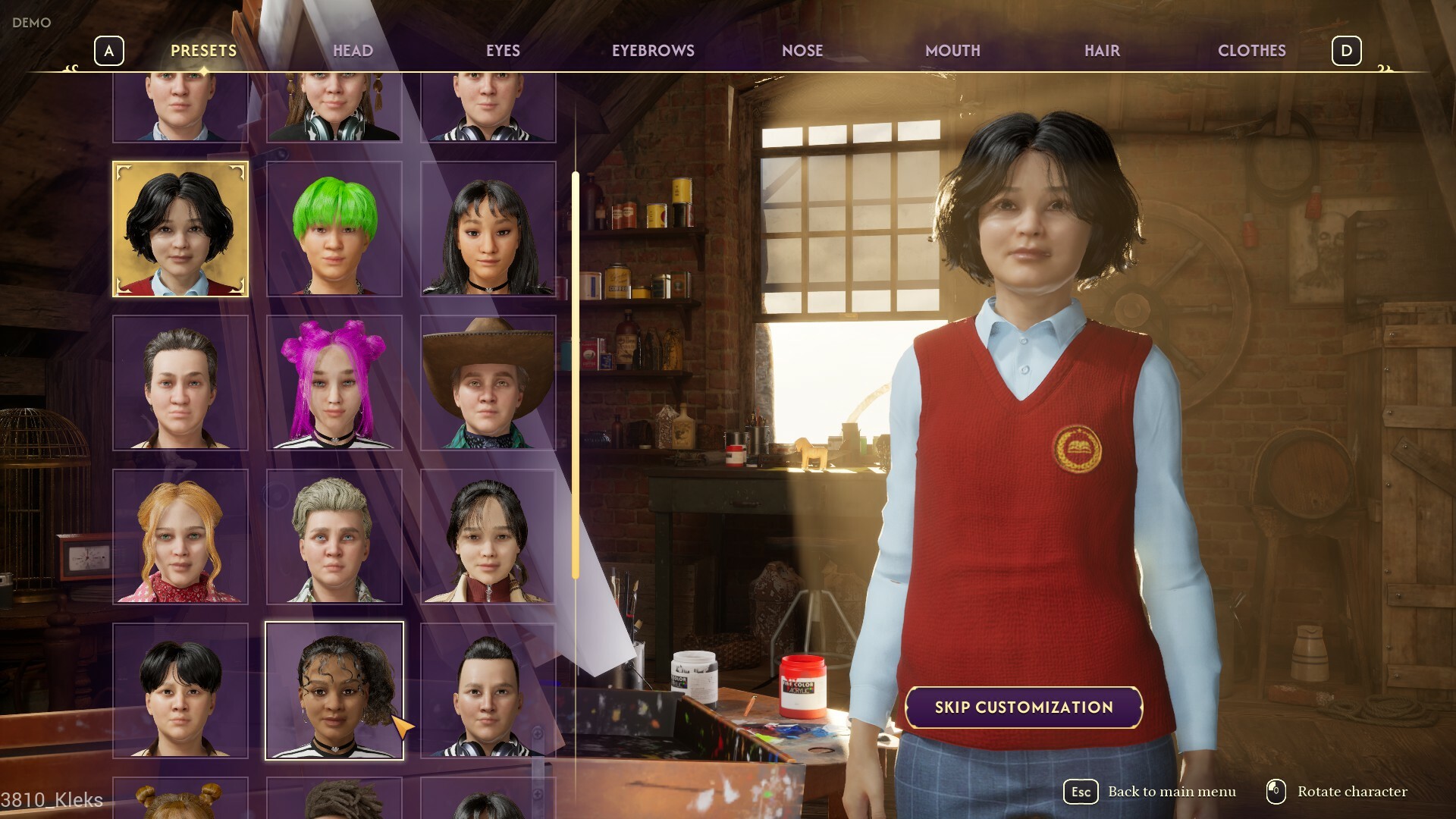The width and height of the screenshot is (1456, 819).
Task: Open the HAIR customization tab
Action: click(1100, 51)
